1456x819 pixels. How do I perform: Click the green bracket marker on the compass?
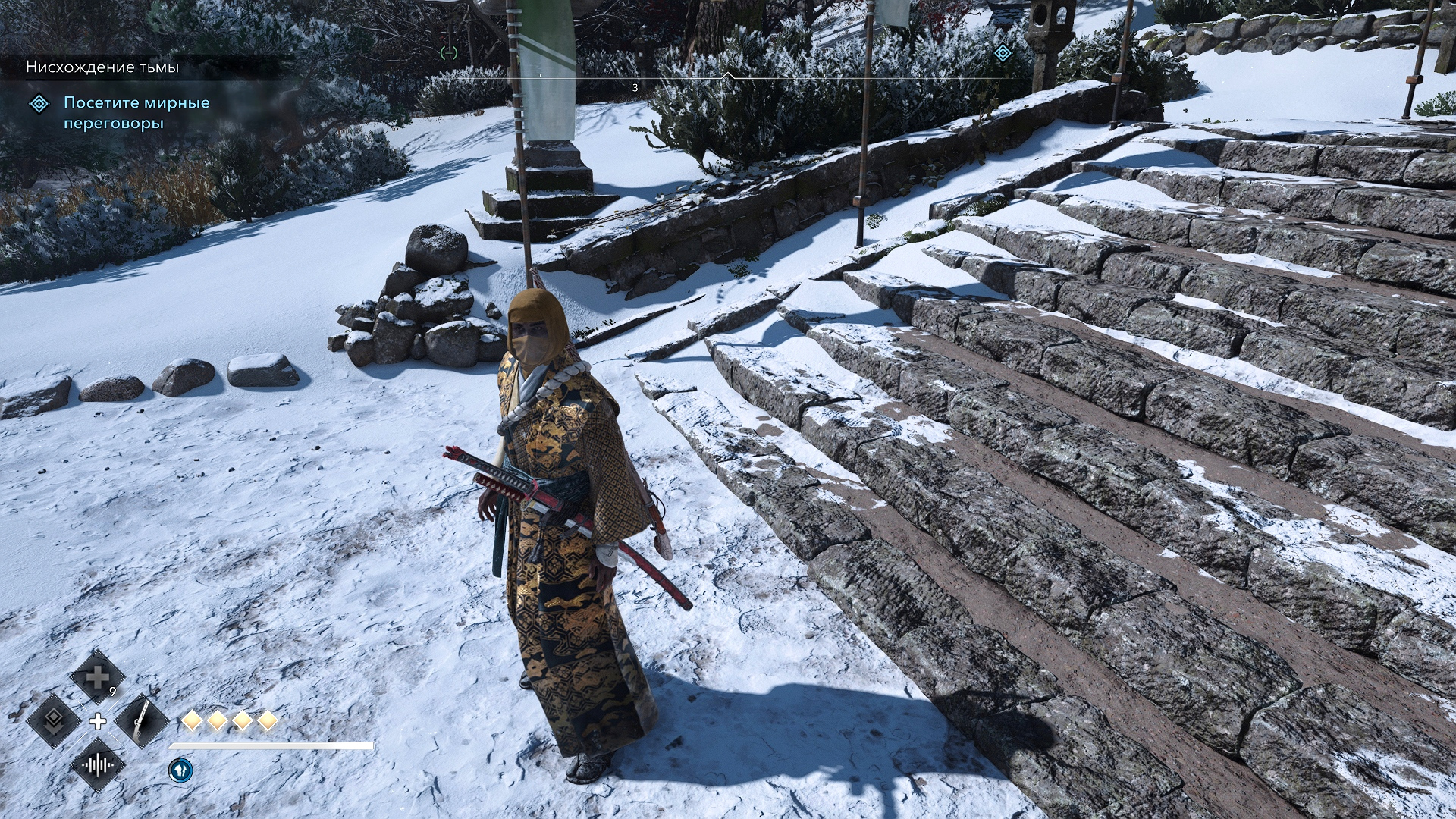pos(450,52)
